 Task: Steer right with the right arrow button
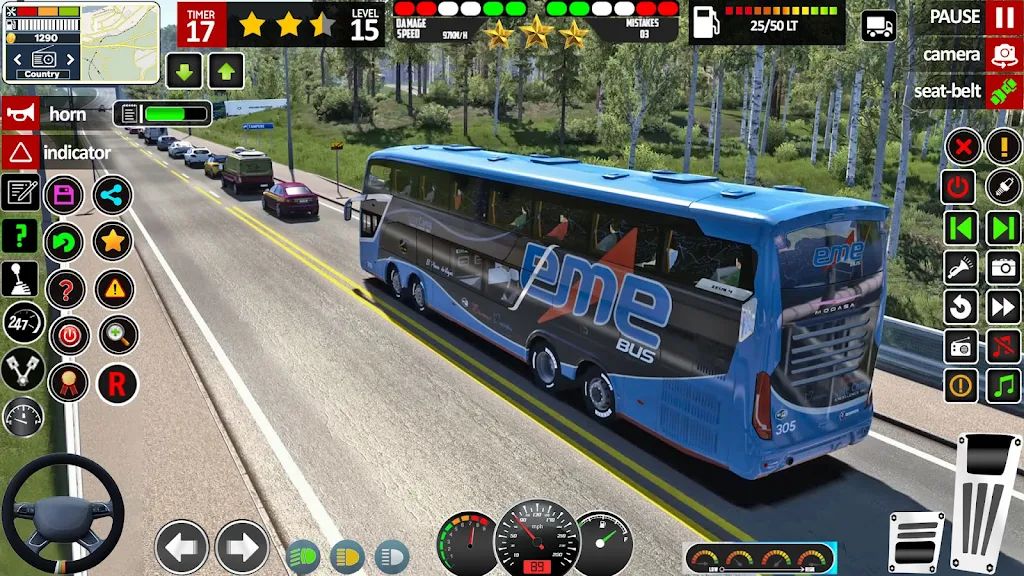(x=242, y=547)
